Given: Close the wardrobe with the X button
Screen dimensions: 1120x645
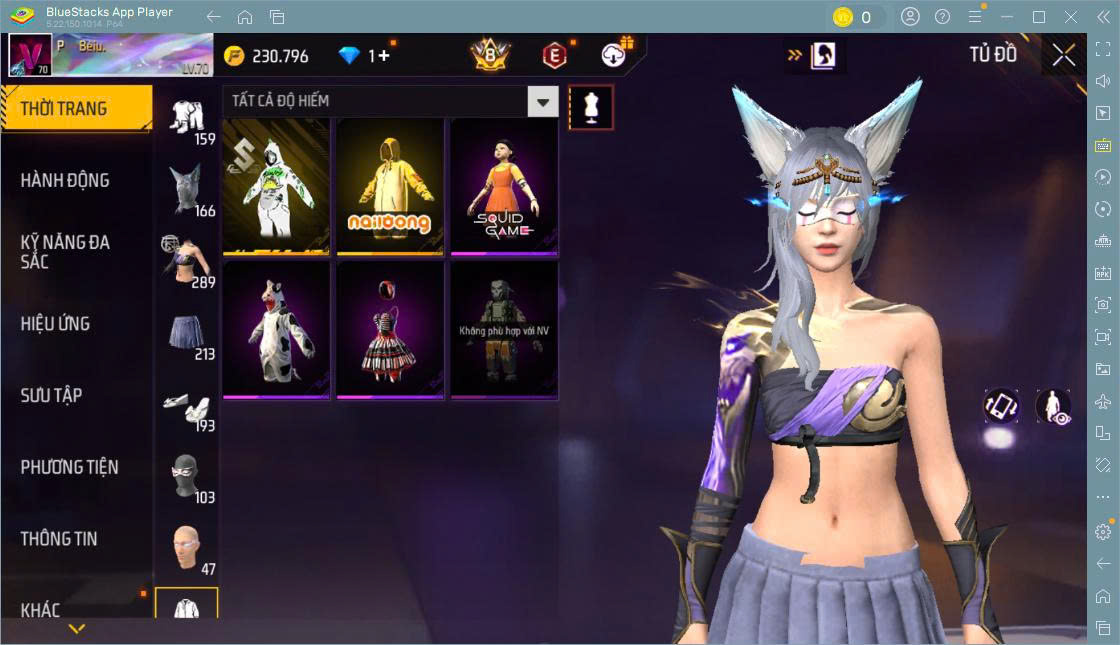Looking at the screenshot, I should click(1064, 56).
